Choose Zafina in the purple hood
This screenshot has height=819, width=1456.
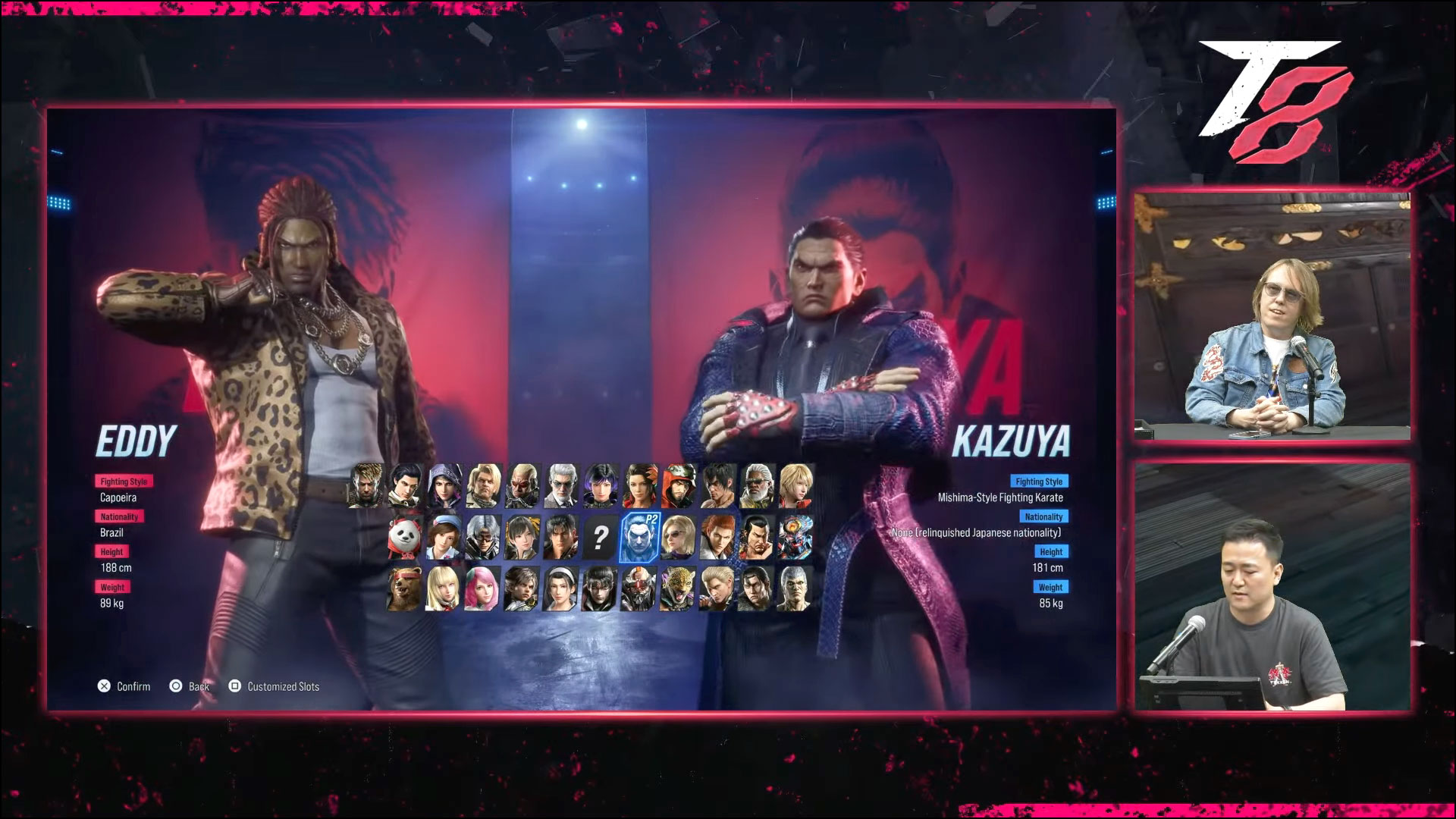[444, 485]
